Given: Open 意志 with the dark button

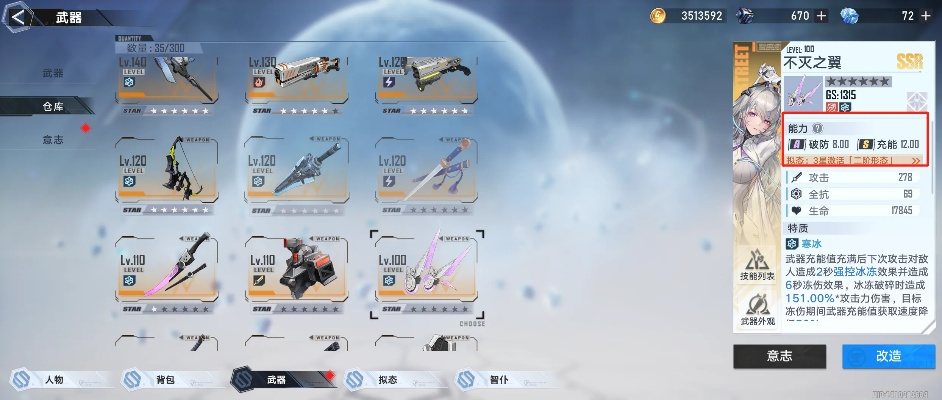Looking at the screenshot, I should pos(778,356).
